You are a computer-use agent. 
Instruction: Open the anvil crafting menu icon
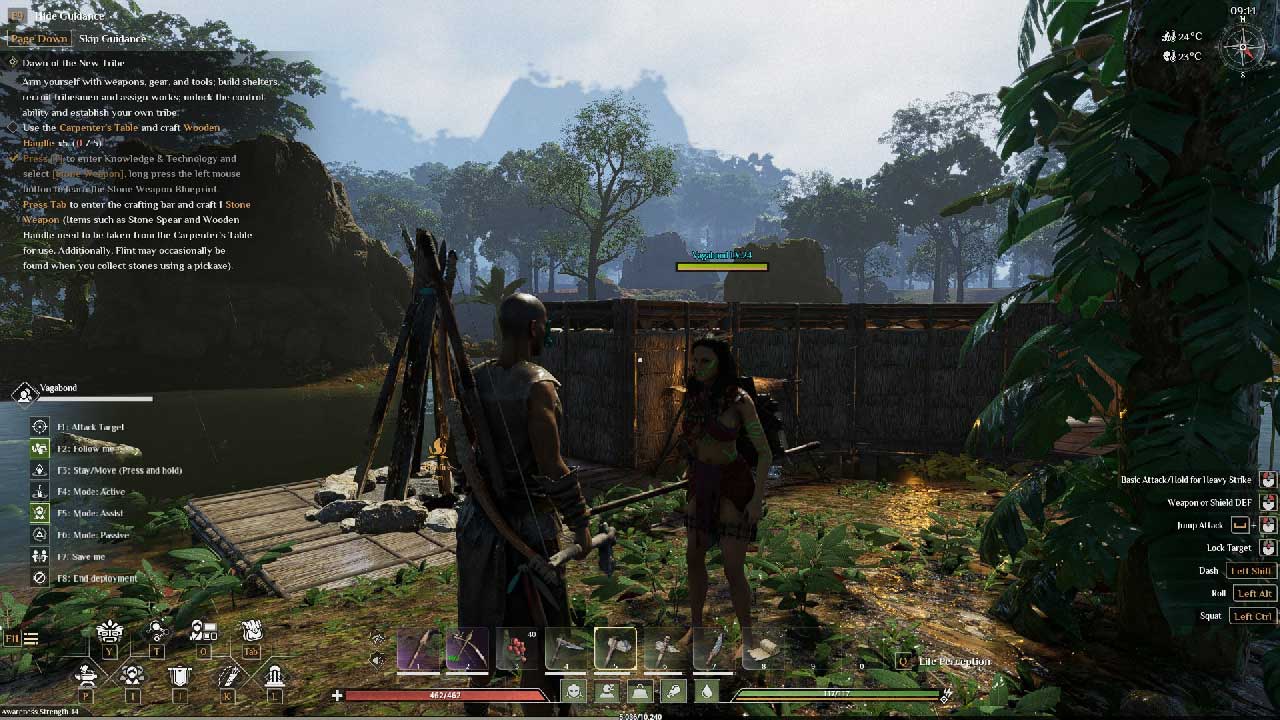[x=87, y=676]
